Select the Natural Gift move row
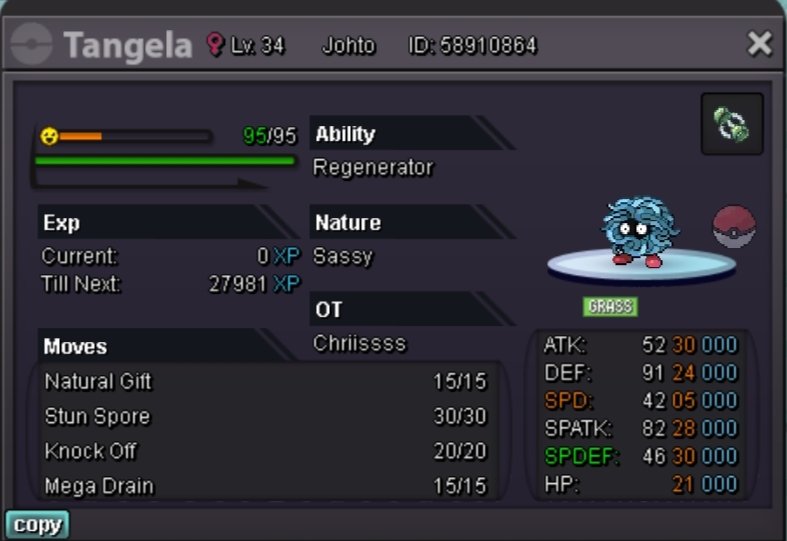This screenshot has width=787, height=541. pos(265,382)
